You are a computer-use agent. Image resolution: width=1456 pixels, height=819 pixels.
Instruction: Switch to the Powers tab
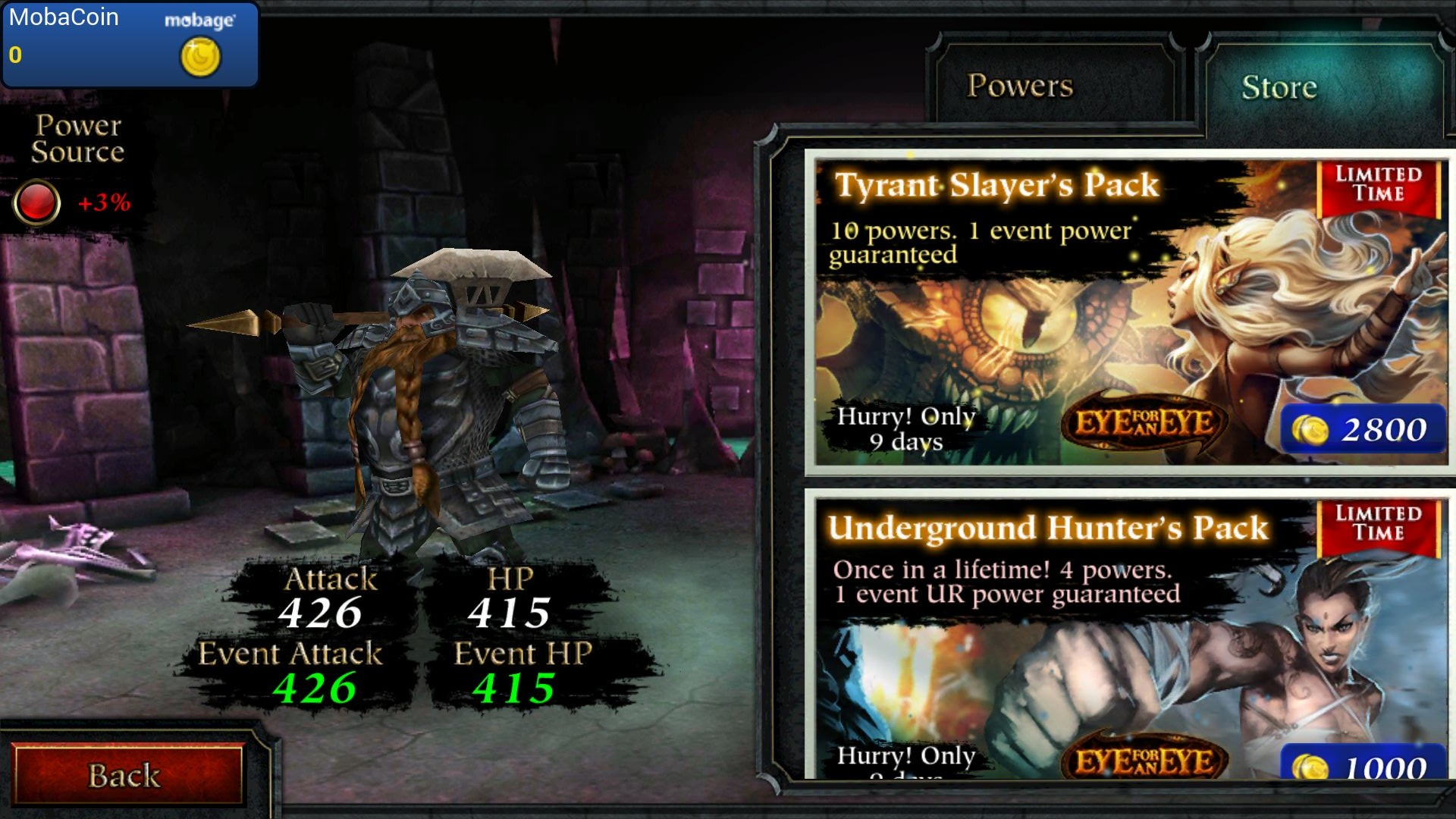[x=1020, y=86]
